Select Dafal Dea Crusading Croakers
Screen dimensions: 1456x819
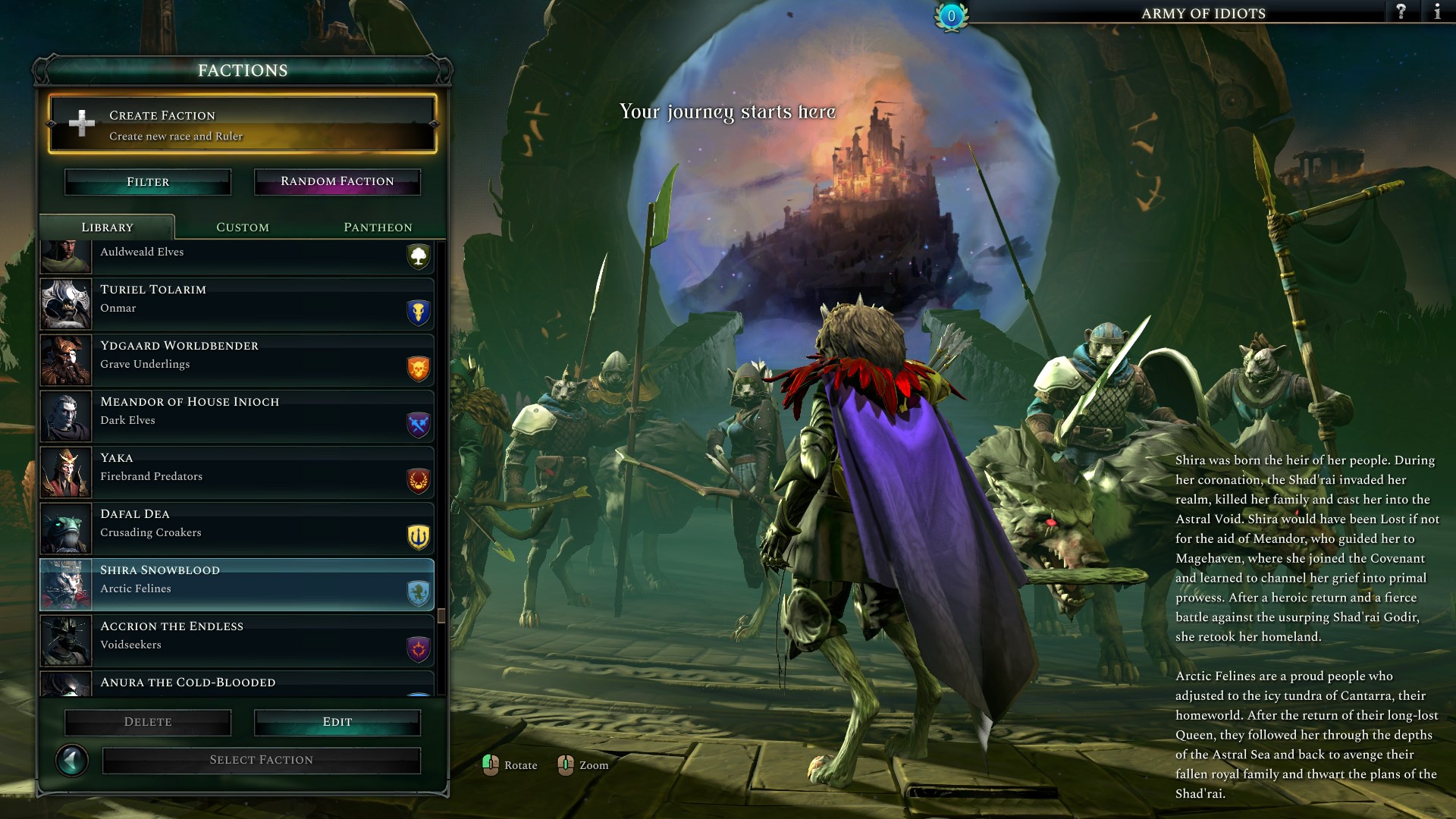(237, 529)
